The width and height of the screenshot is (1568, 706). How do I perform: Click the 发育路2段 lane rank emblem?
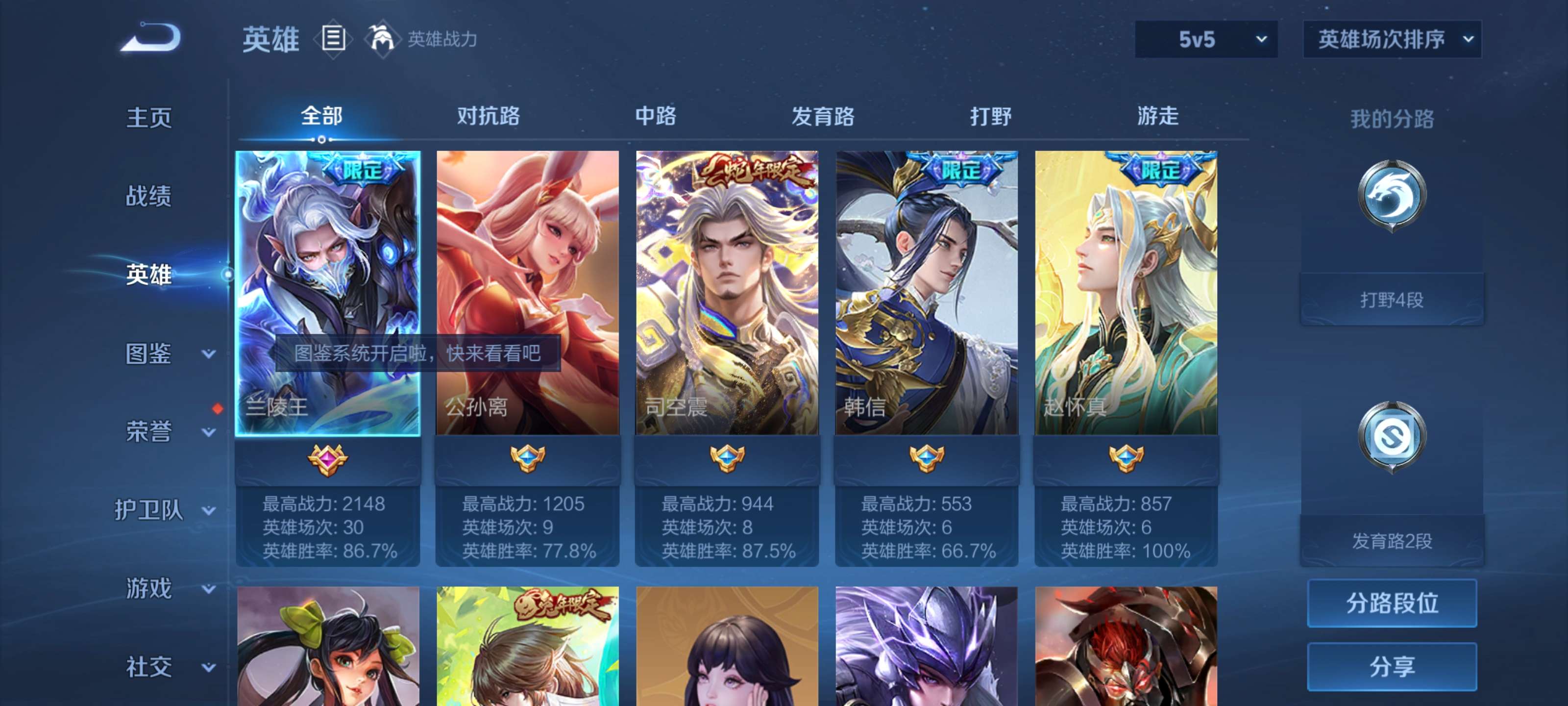coord(1394,435)
